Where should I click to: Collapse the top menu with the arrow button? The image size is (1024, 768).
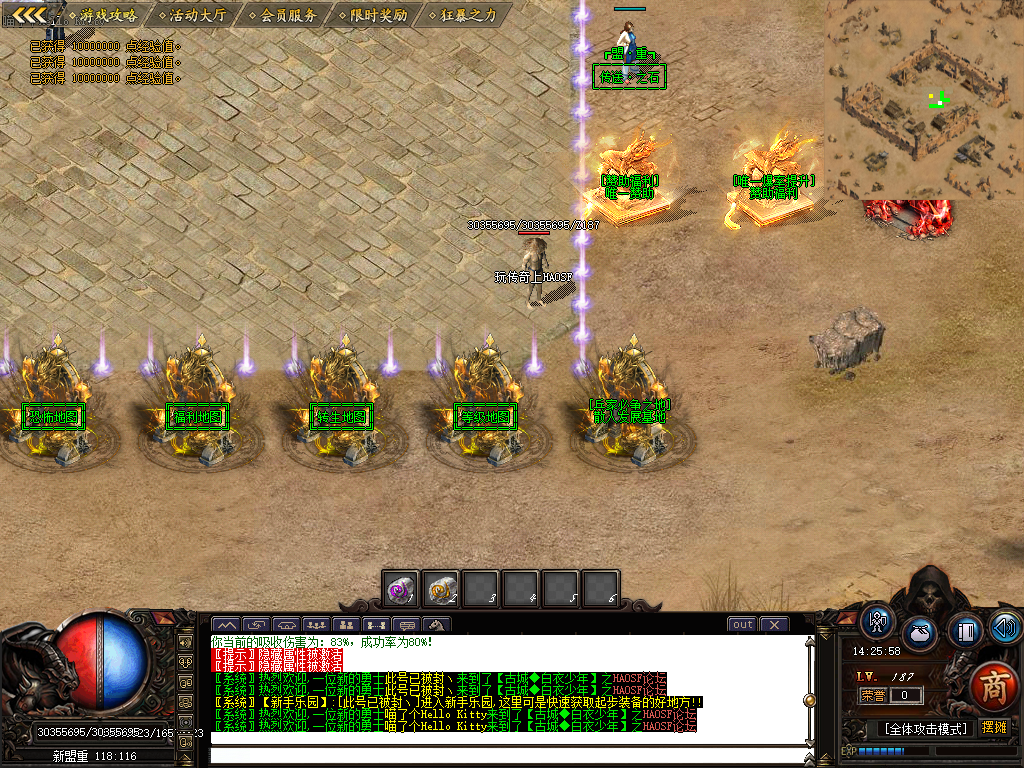tap(29, 14)
